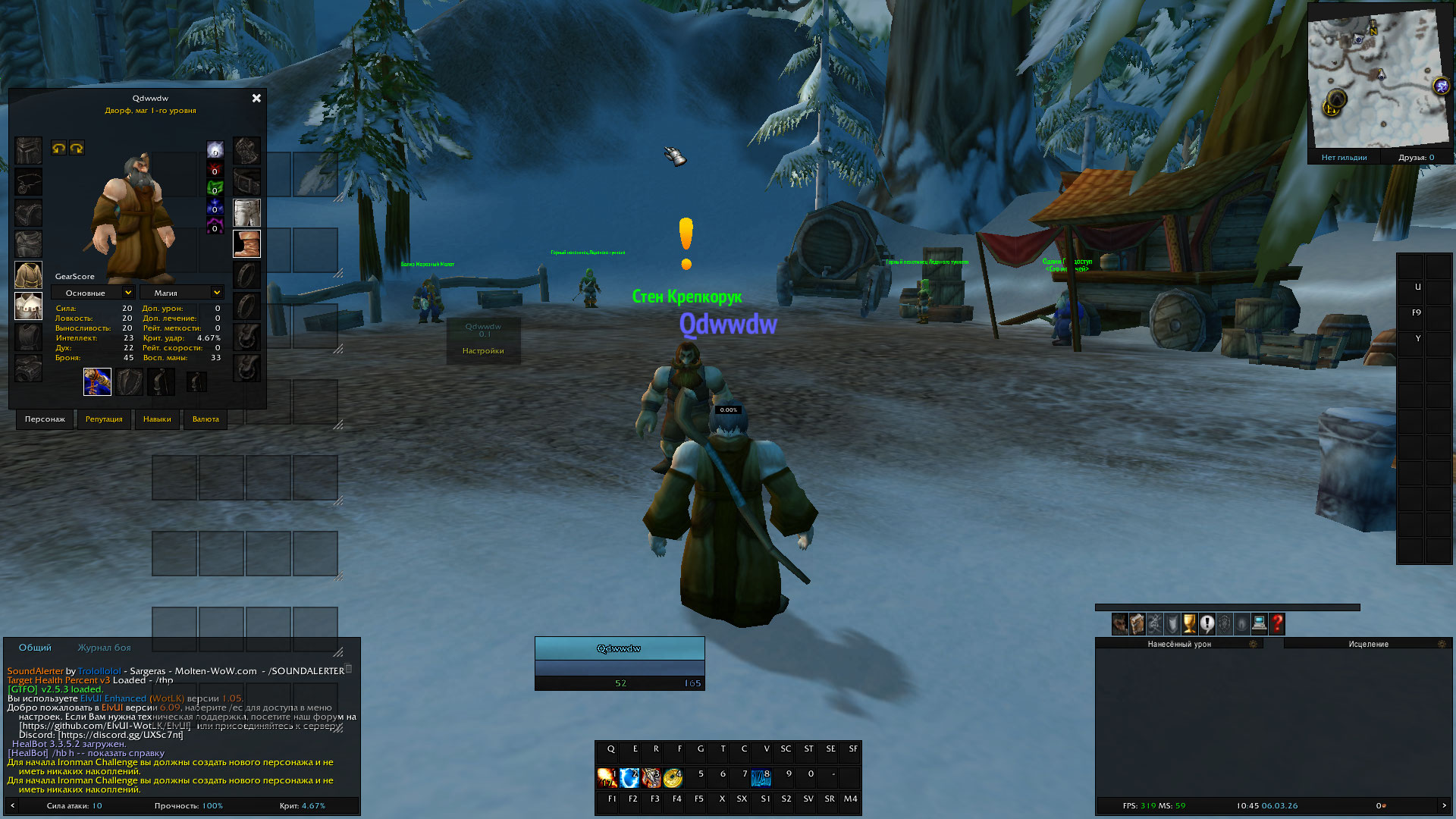Image resolution: width=1456 pixels, height=819 pixels.
Task: Select the equipped brown boots slot
Action: (246, 244)
